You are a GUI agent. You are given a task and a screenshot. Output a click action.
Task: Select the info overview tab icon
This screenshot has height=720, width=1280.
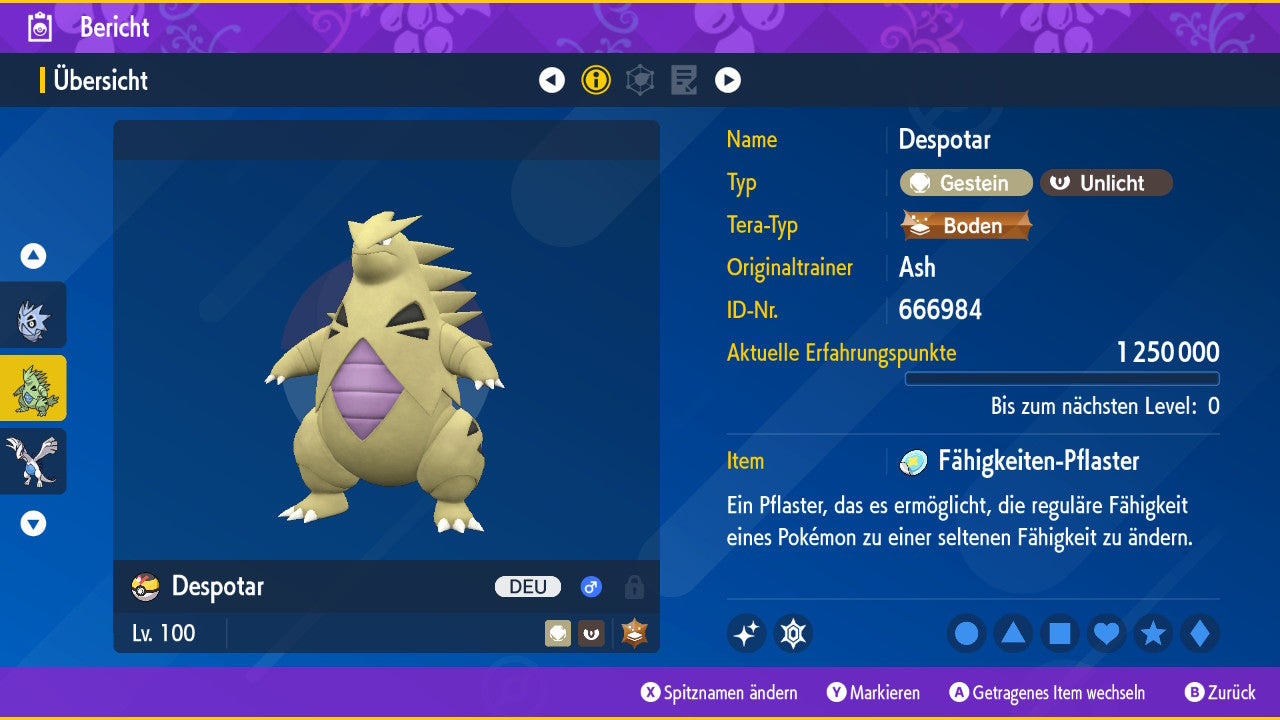pyautogui.click(x=596, y=80)
